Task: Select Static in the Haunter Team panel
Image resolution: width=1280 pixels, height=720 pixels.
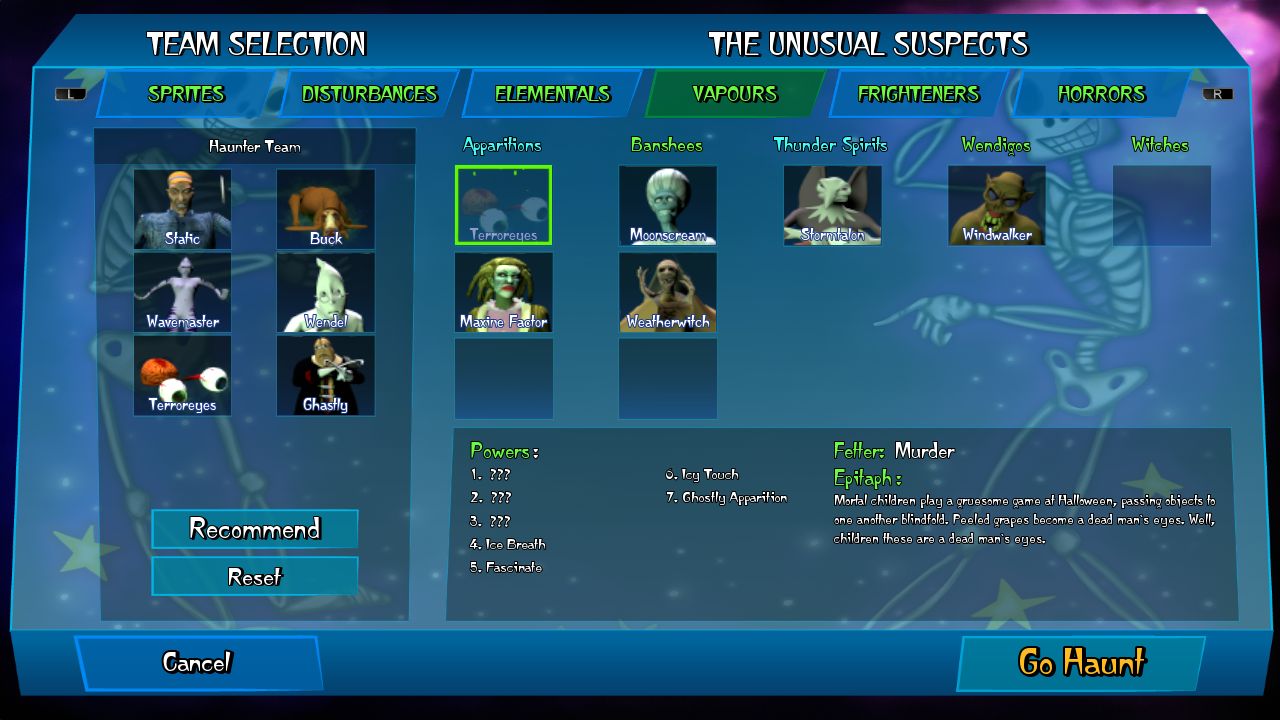Action: [x=182, y=208]
